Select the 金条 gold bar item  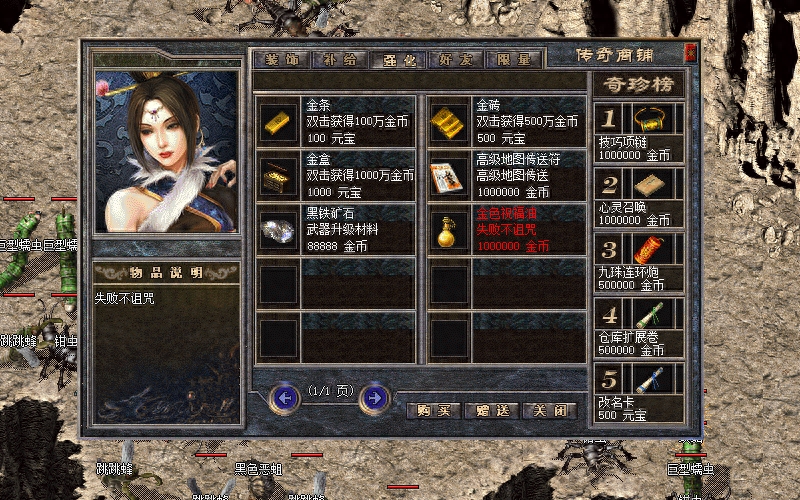click(278, 121)
